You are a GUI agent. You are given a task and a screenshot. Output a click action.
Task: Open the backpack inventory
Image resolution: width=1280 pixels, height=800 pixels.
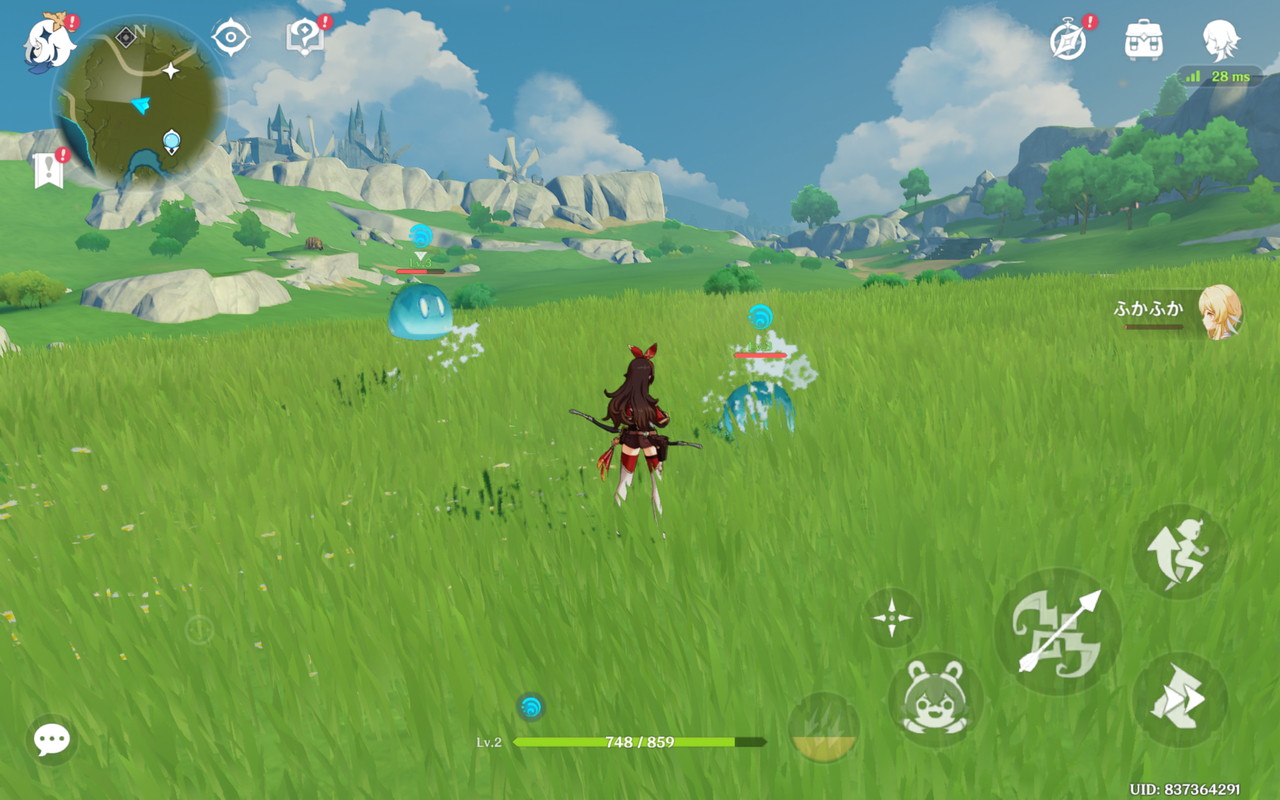click(1144, 40)
